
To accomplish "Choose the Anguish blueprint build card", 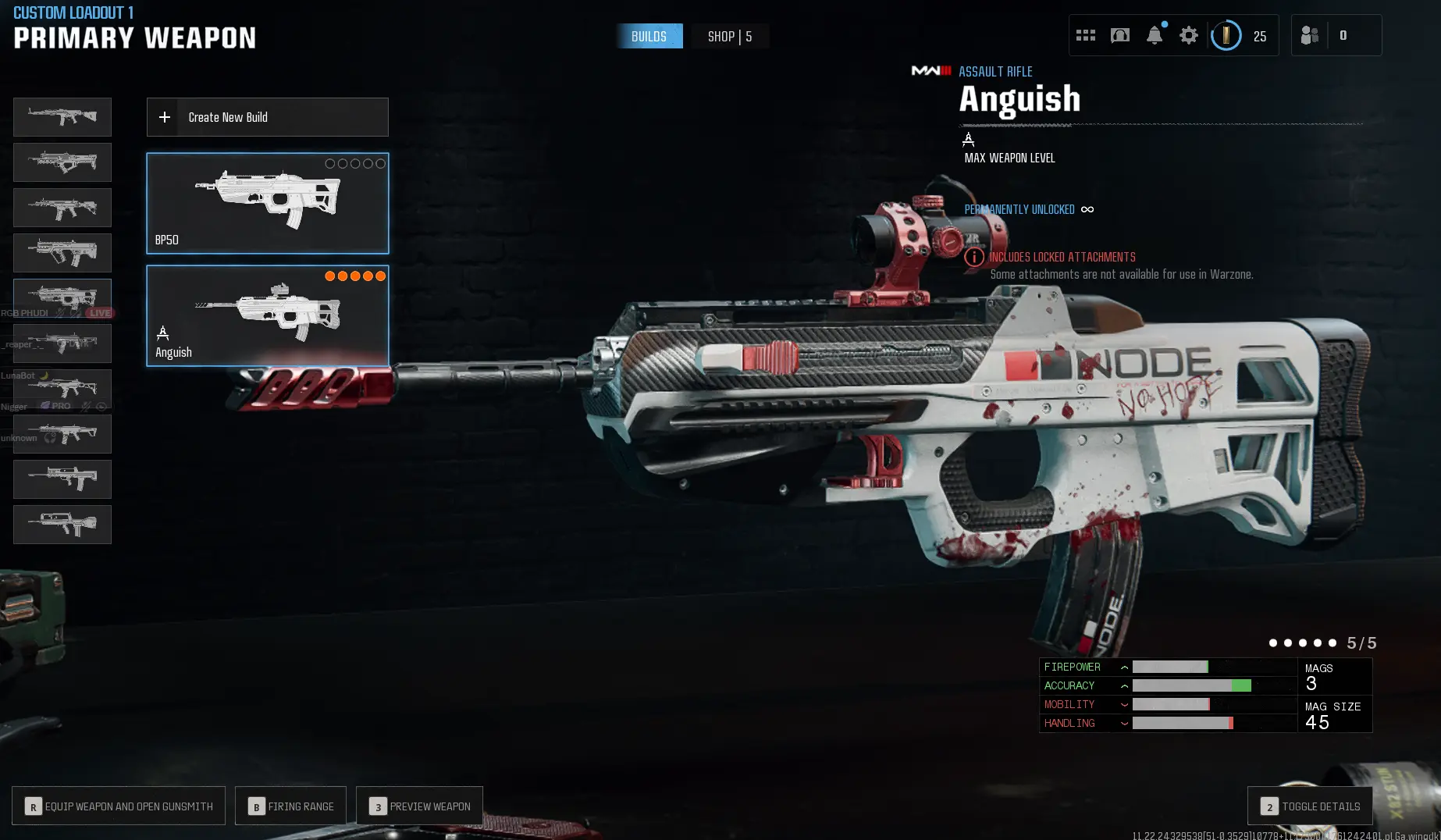I will (267, 315).
